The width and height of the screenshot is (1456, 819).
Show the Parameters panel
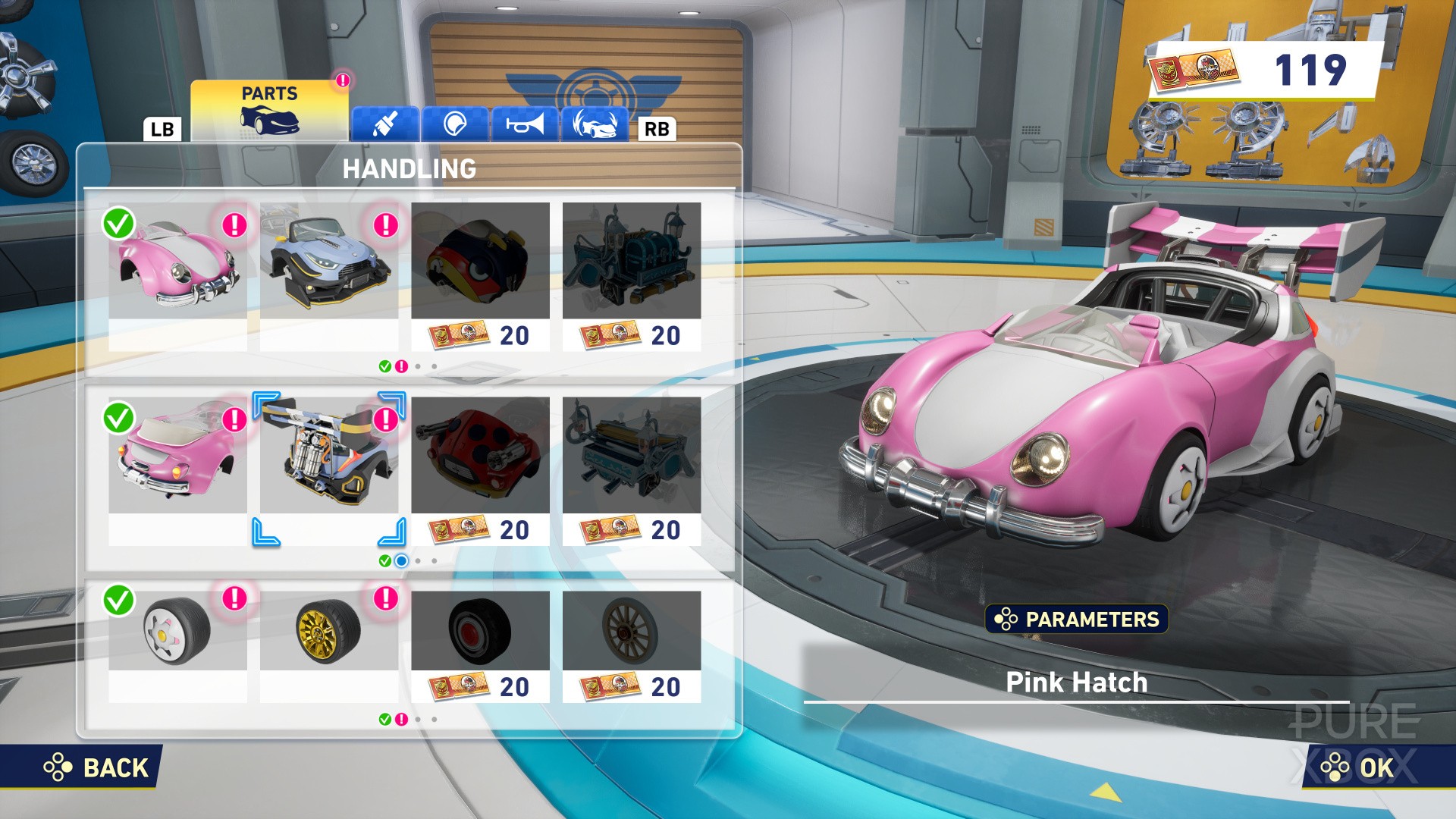[x=1076, y=619]
